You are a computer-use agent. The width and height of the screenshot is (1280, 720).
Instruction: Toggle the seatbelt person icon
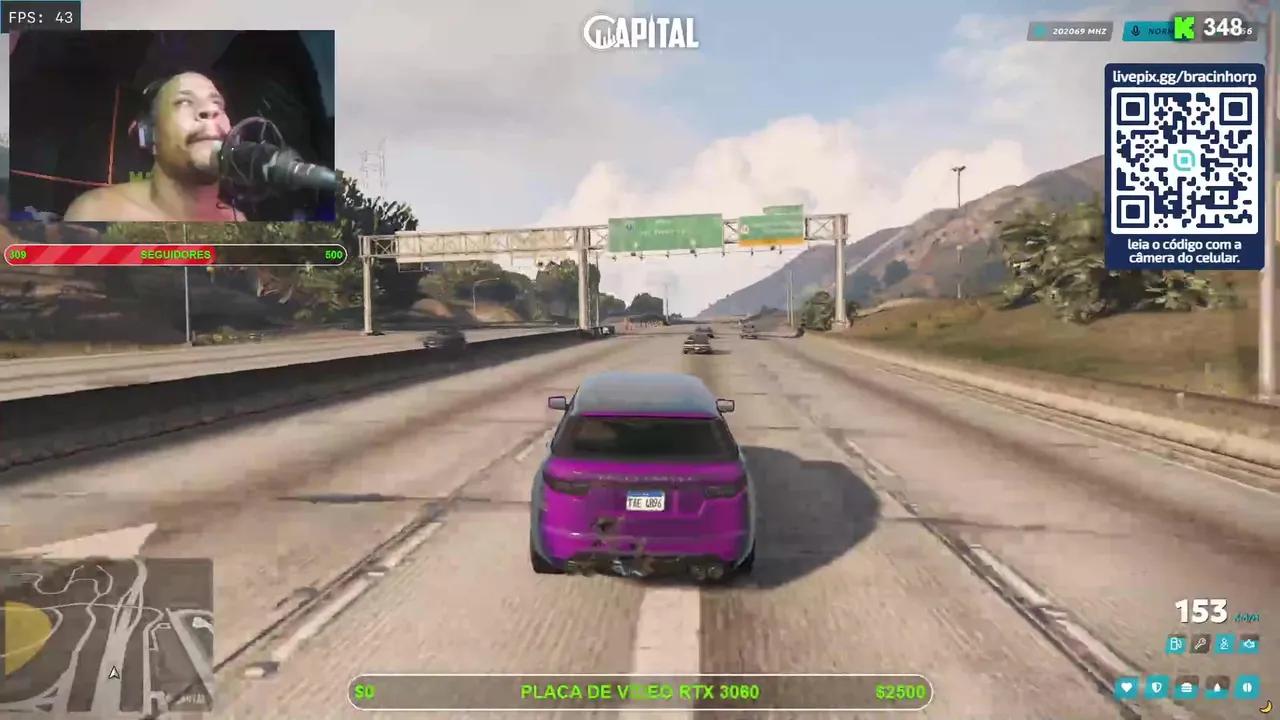tap(1224, 644)
